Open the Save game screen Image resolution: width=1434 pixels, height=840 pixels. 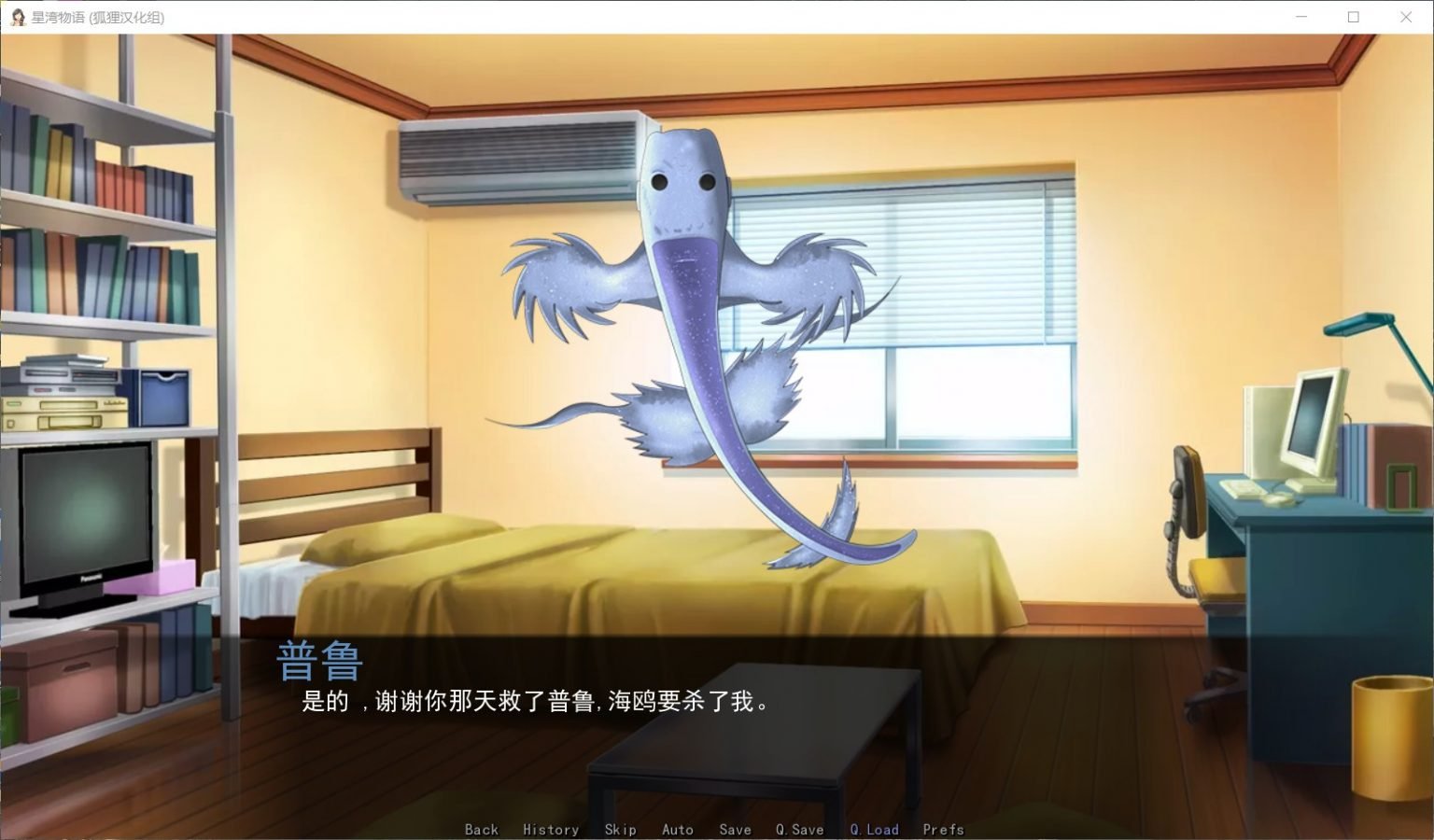(735, 829)
